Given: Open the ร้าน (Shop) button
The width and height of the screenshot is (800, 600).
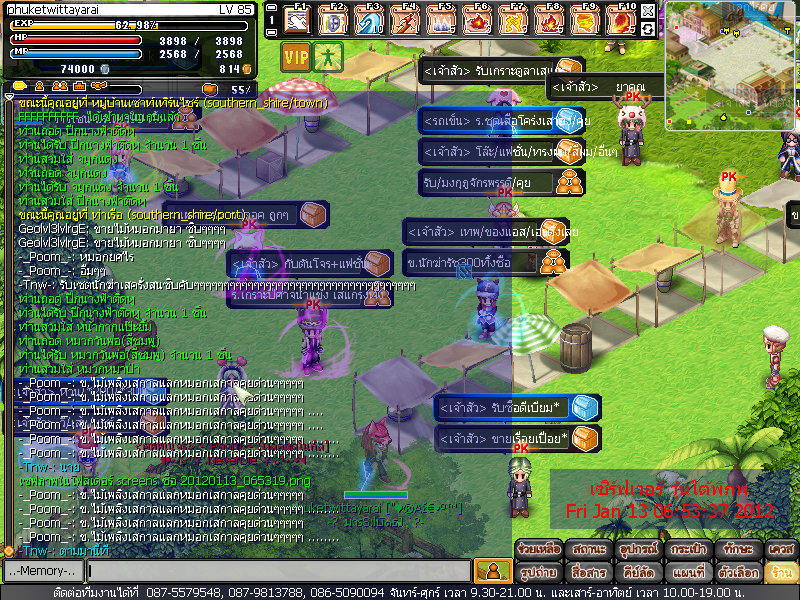Looking at the screenshot, I should click(780, 572).
